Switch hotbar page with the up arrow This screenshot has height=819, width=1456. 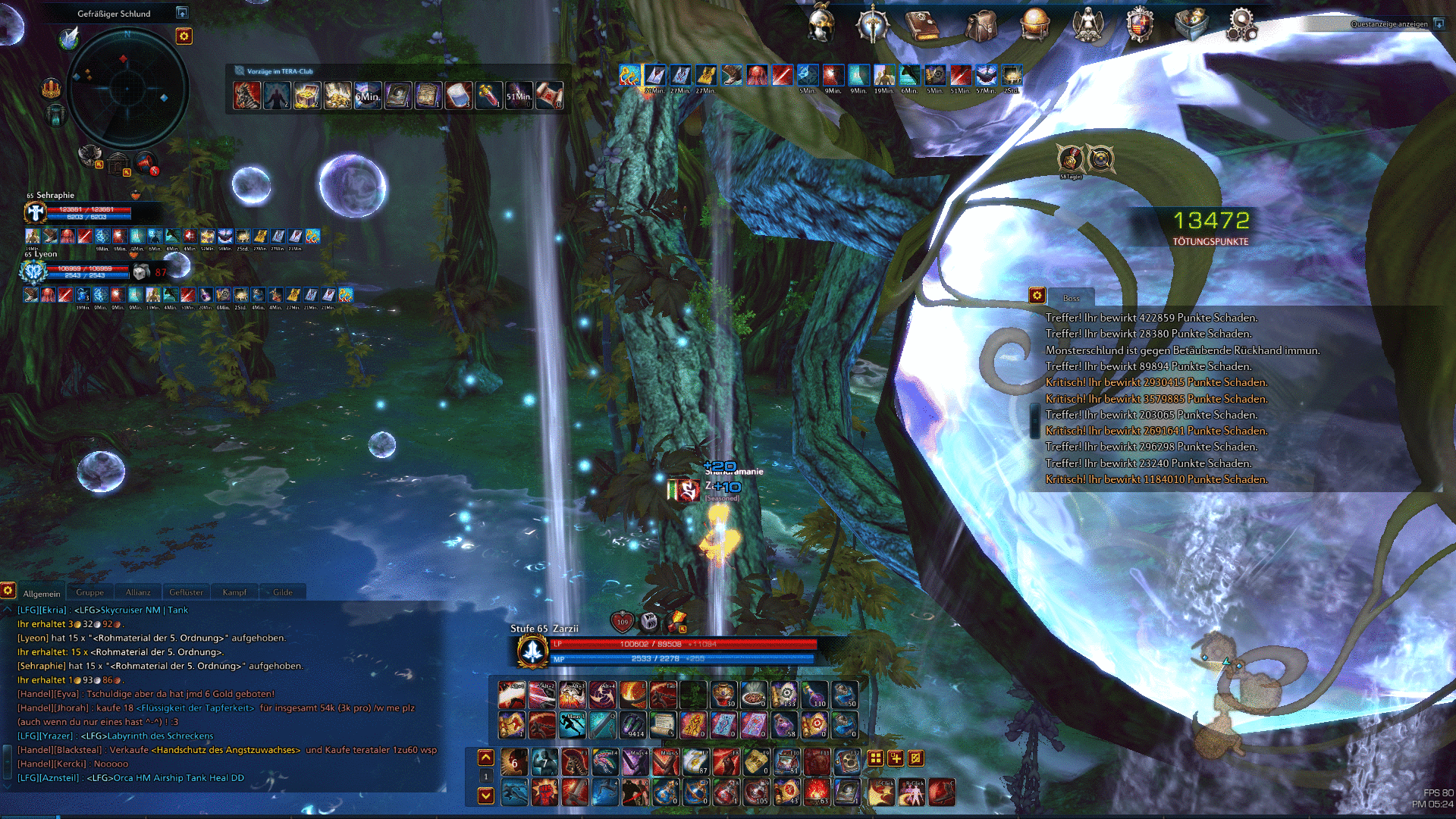click(x=486, y=758)
